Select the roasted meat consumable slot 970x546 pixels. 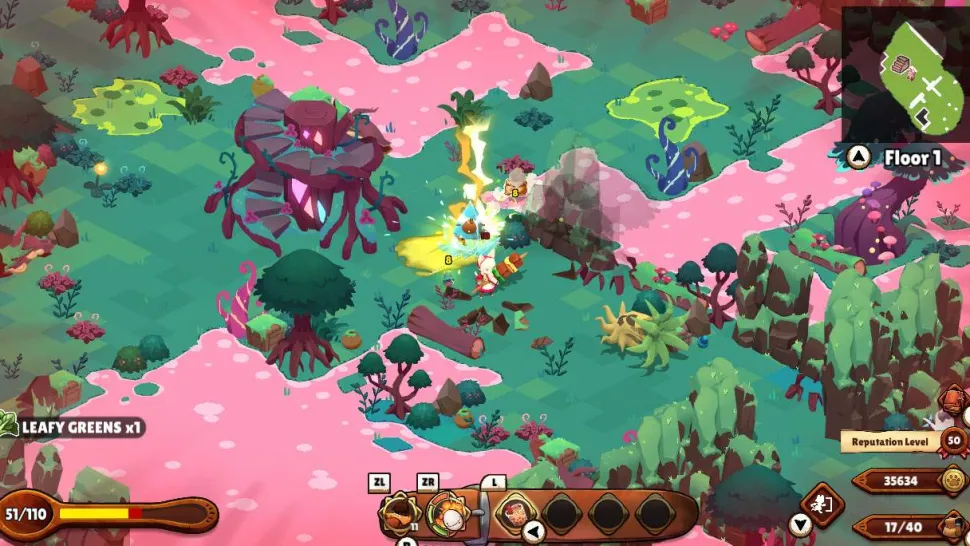399,513
